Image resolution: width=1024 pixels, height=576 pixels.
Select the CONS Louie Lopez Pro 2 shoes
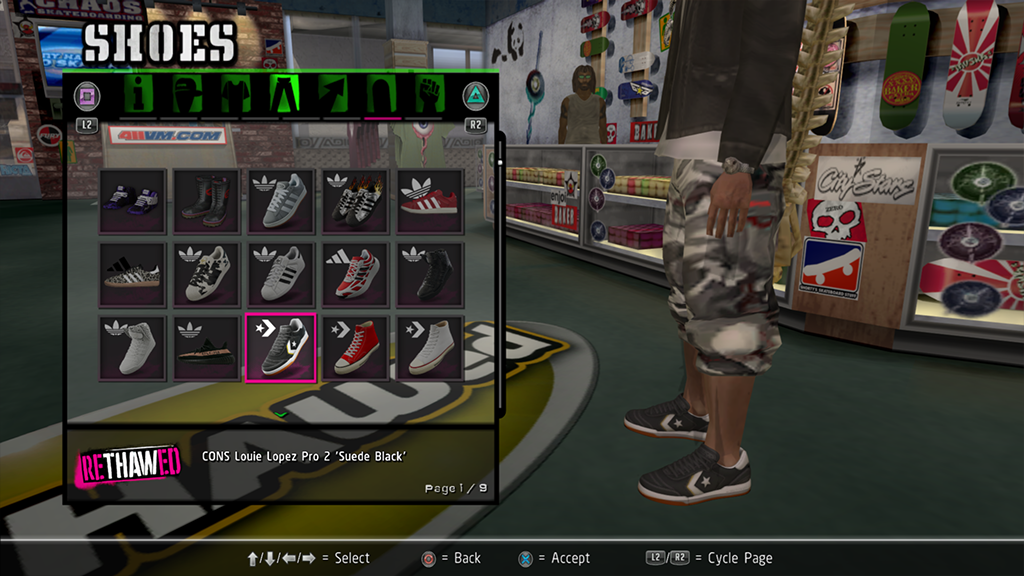(281, 347)
